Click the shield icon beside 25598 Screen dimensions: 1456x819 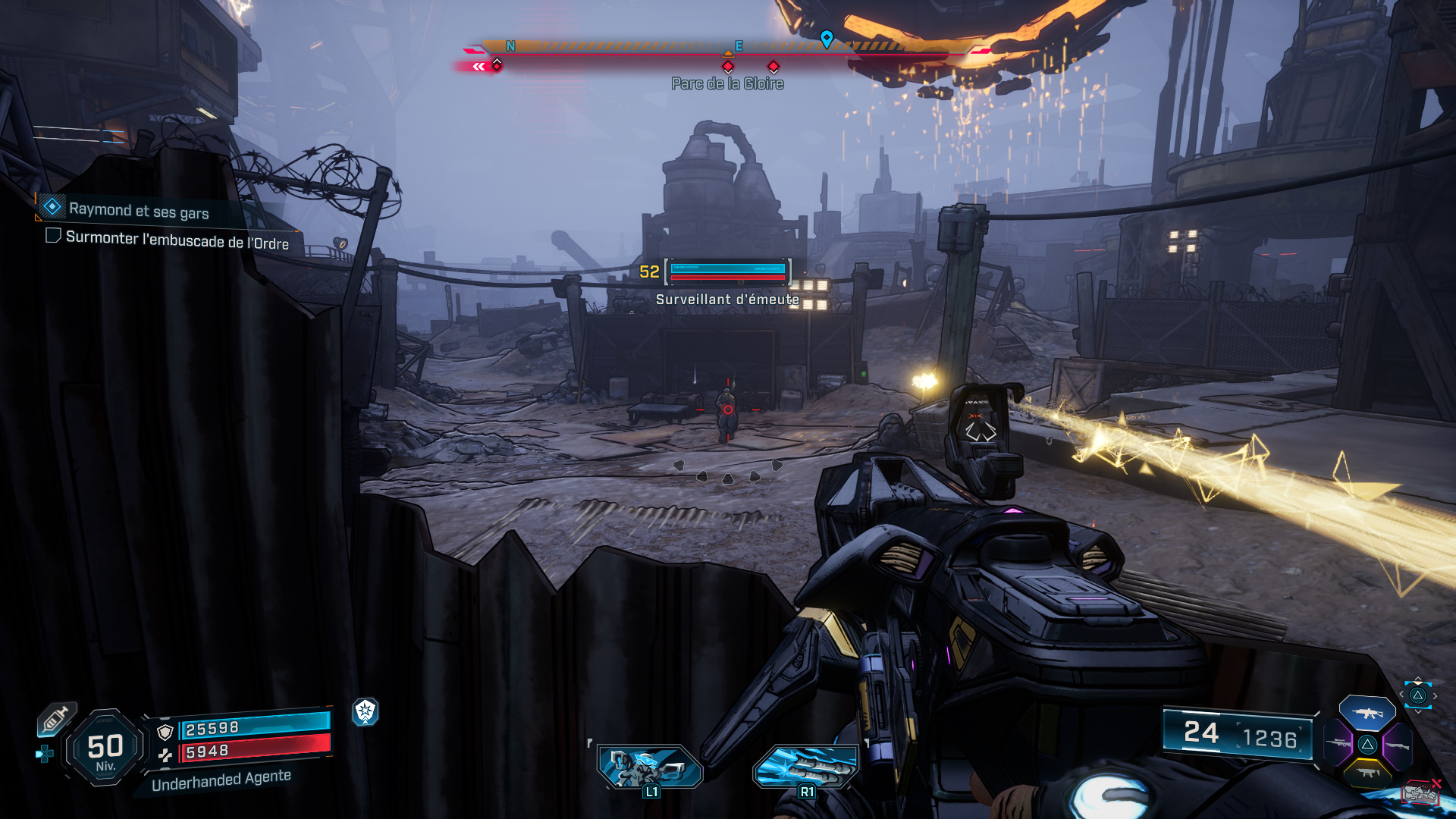(165, 732)
